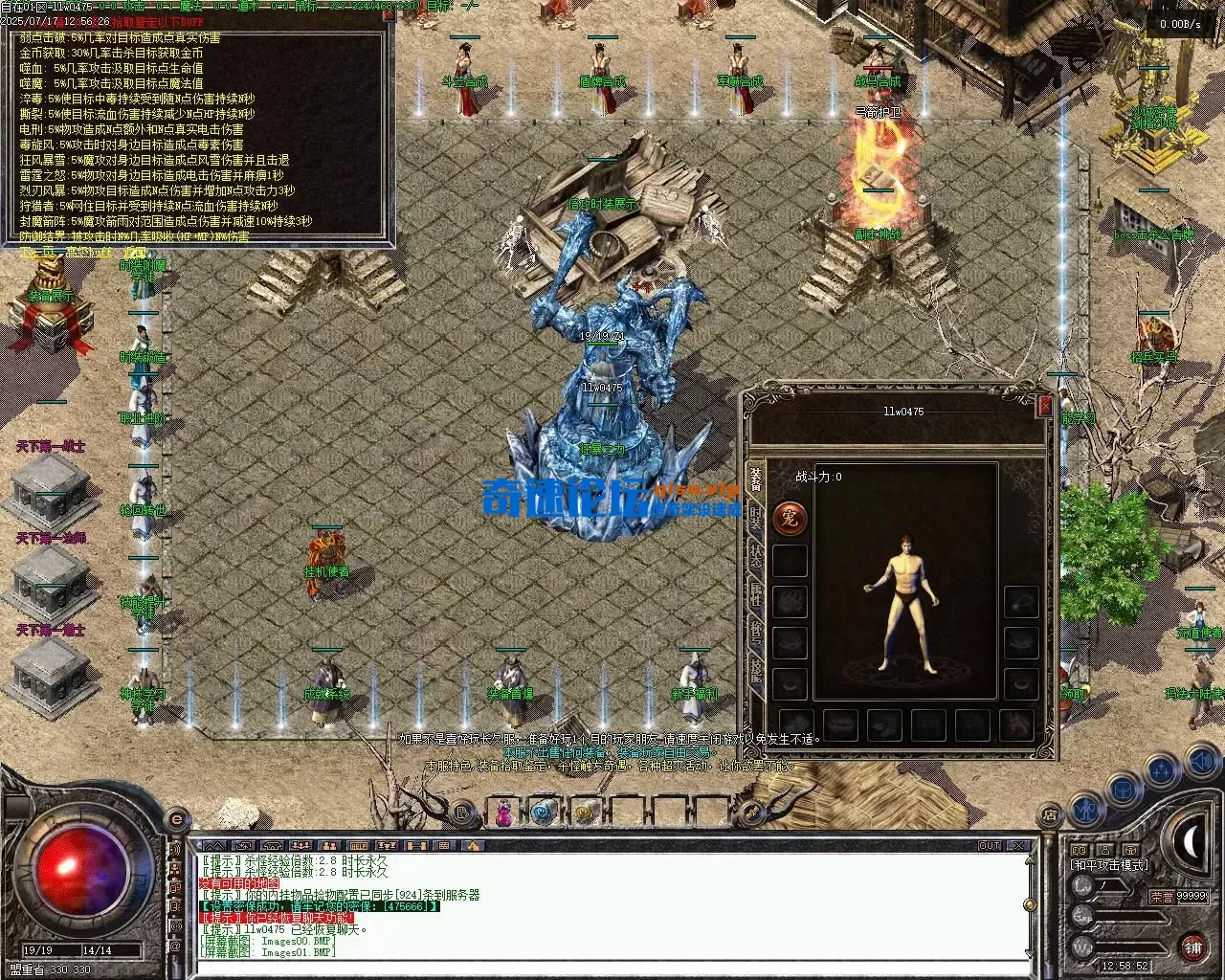Switch to the 时装 fashion tab

[x=755, y=519]
